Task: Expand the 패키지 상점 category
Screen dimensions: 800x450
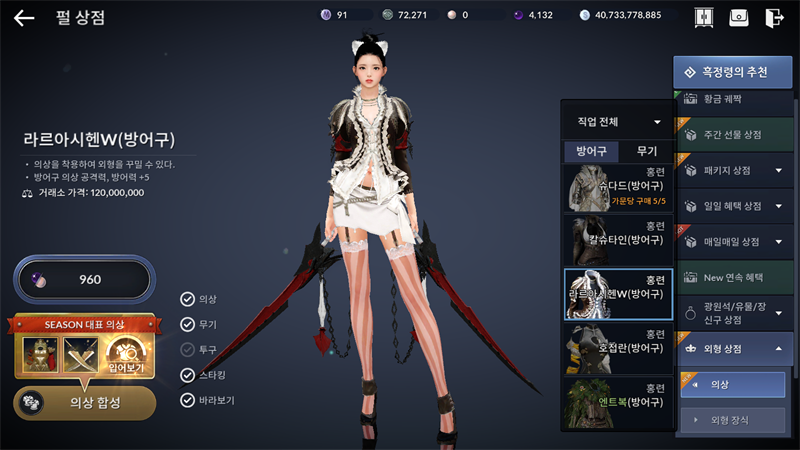Action: [x=736, y=170]
